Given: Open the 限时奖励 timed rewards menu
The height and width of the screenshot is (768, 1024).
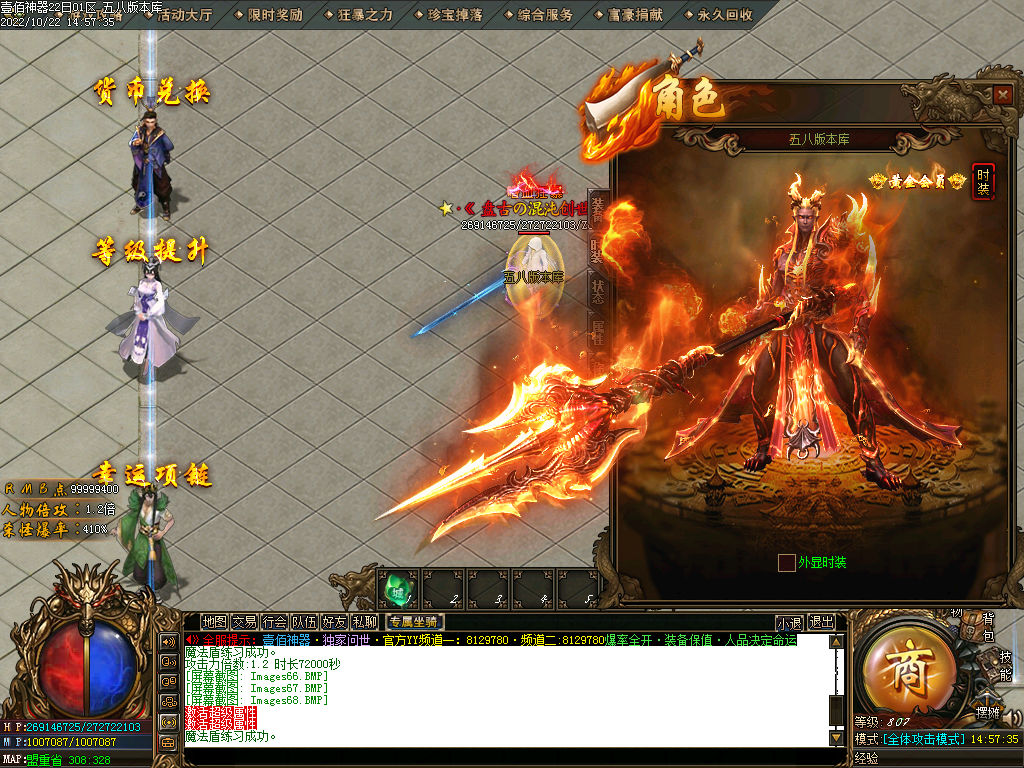Looking at the screenshot, I should (274, 15).
